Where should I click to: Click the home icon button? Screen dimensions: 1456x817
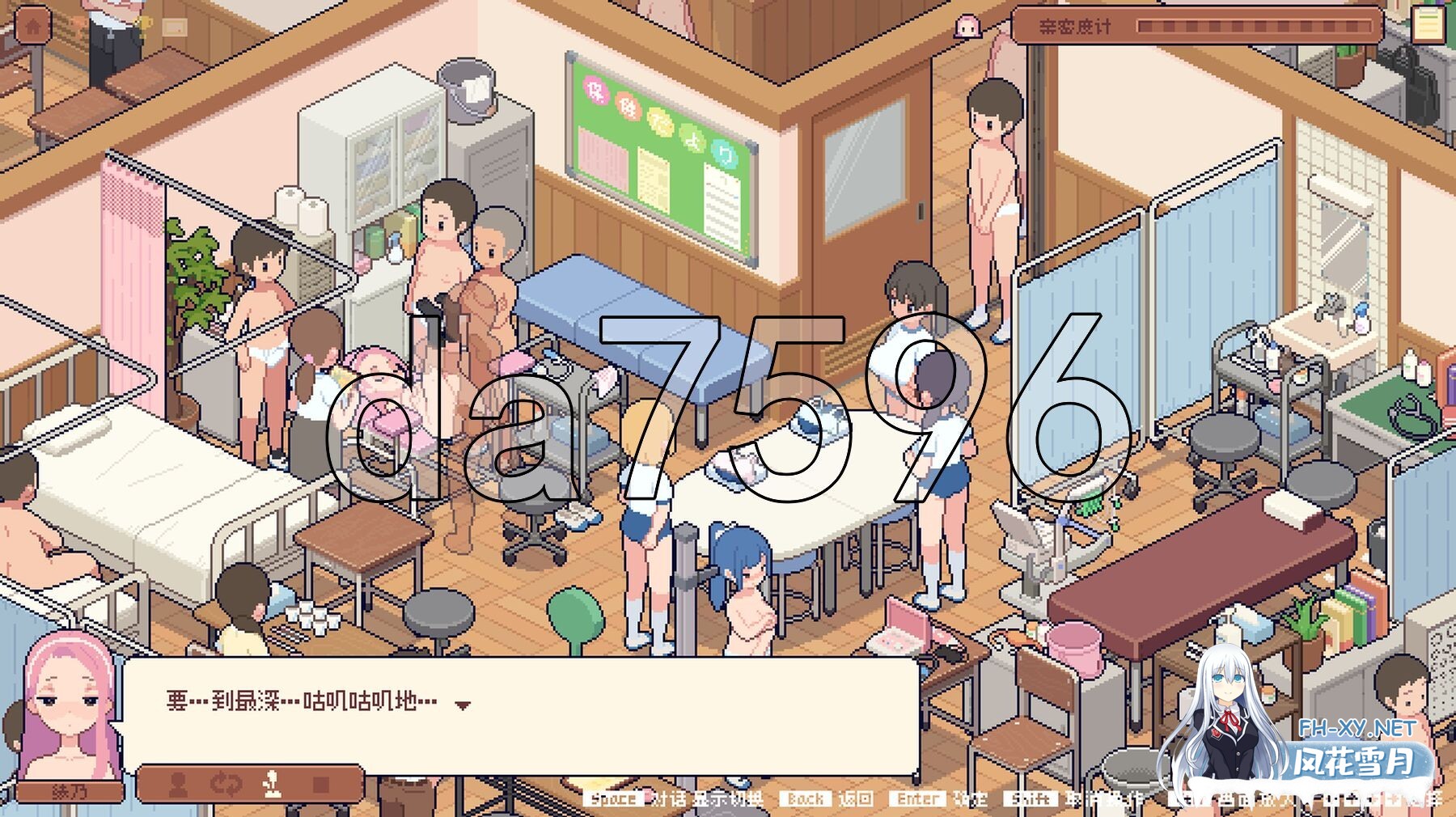pos(33,26)
